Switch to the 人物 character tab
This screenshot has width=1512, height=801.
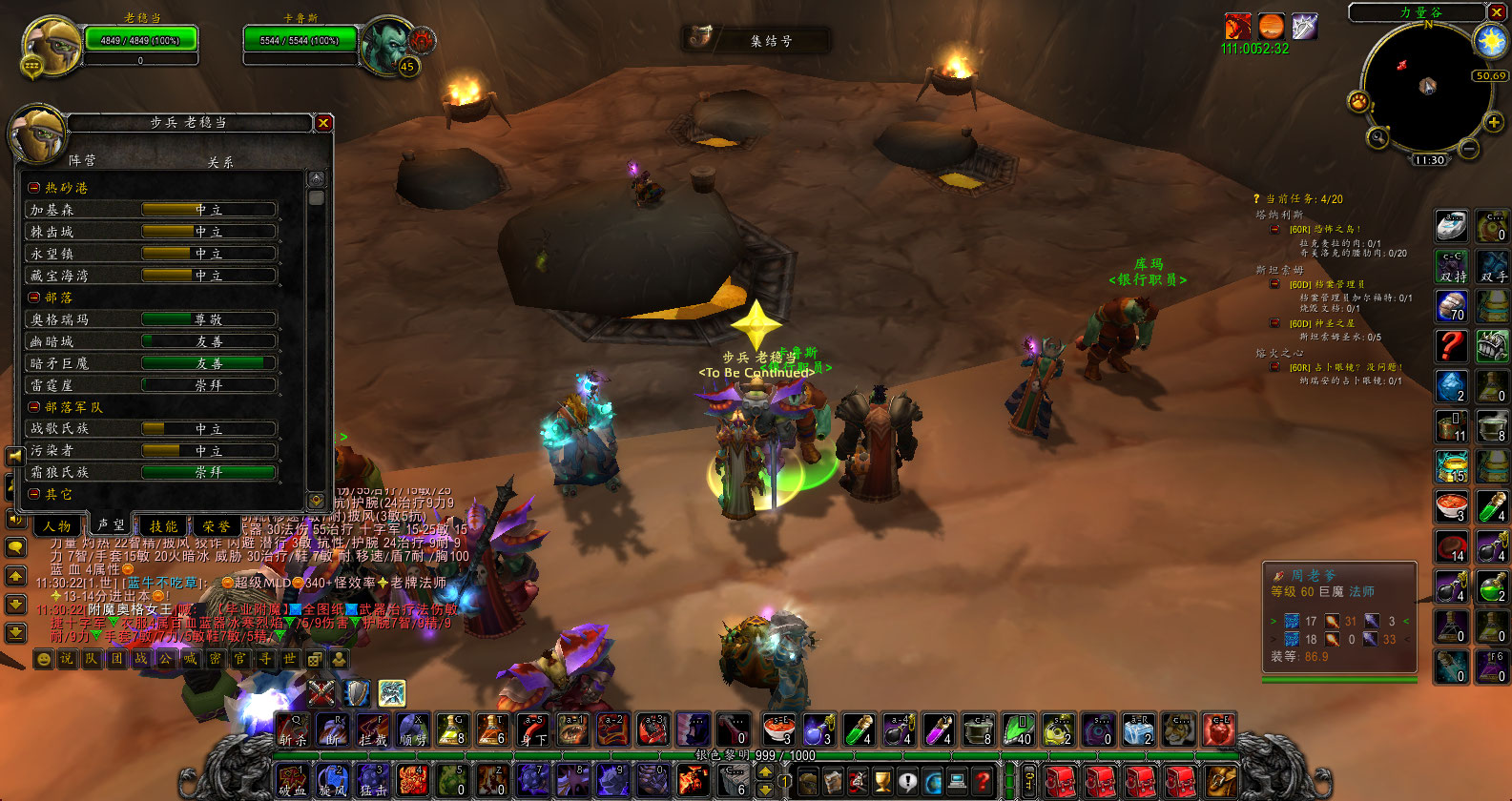57,525
